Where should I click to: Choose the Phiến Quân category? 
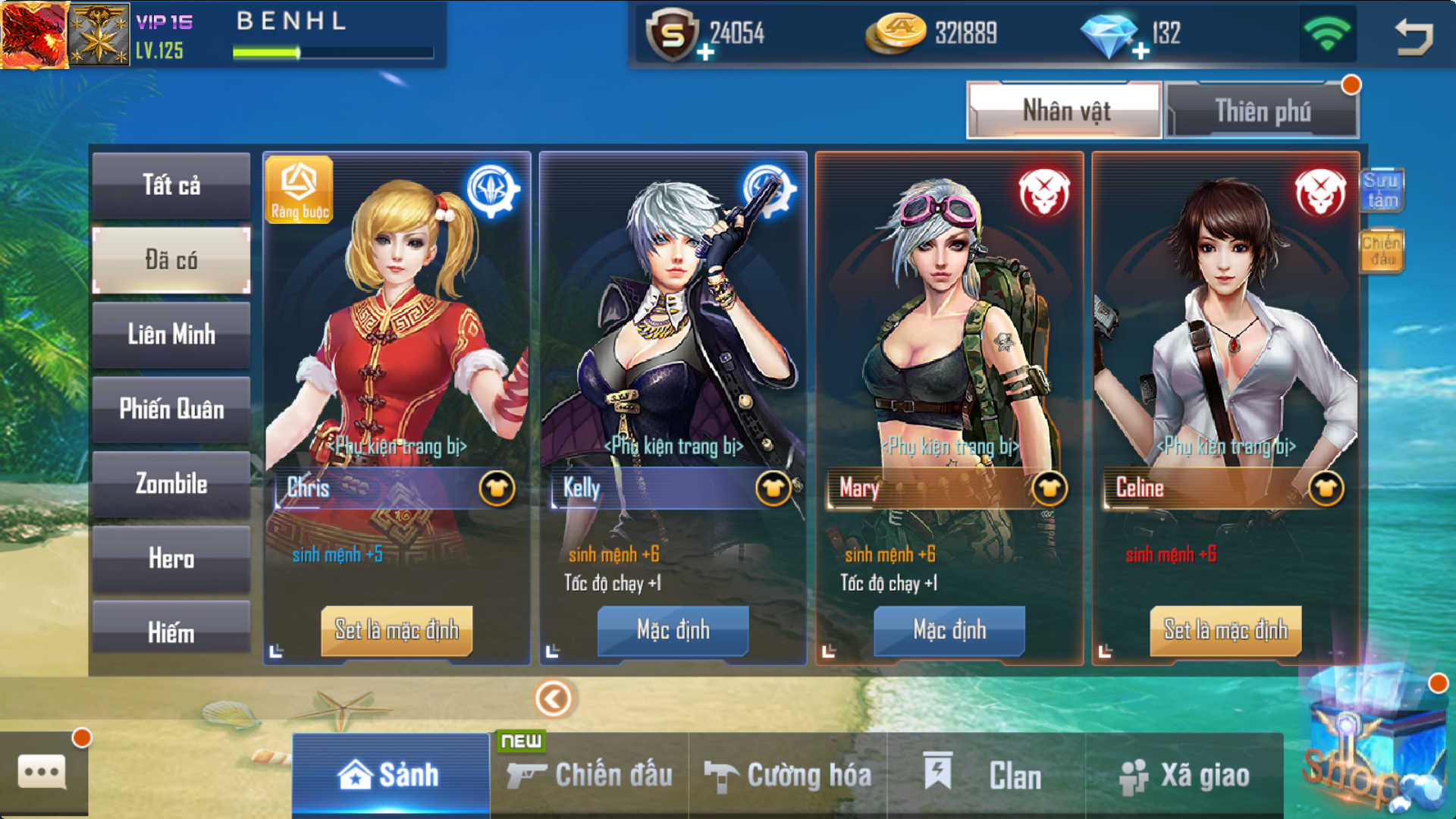[171, 409]
